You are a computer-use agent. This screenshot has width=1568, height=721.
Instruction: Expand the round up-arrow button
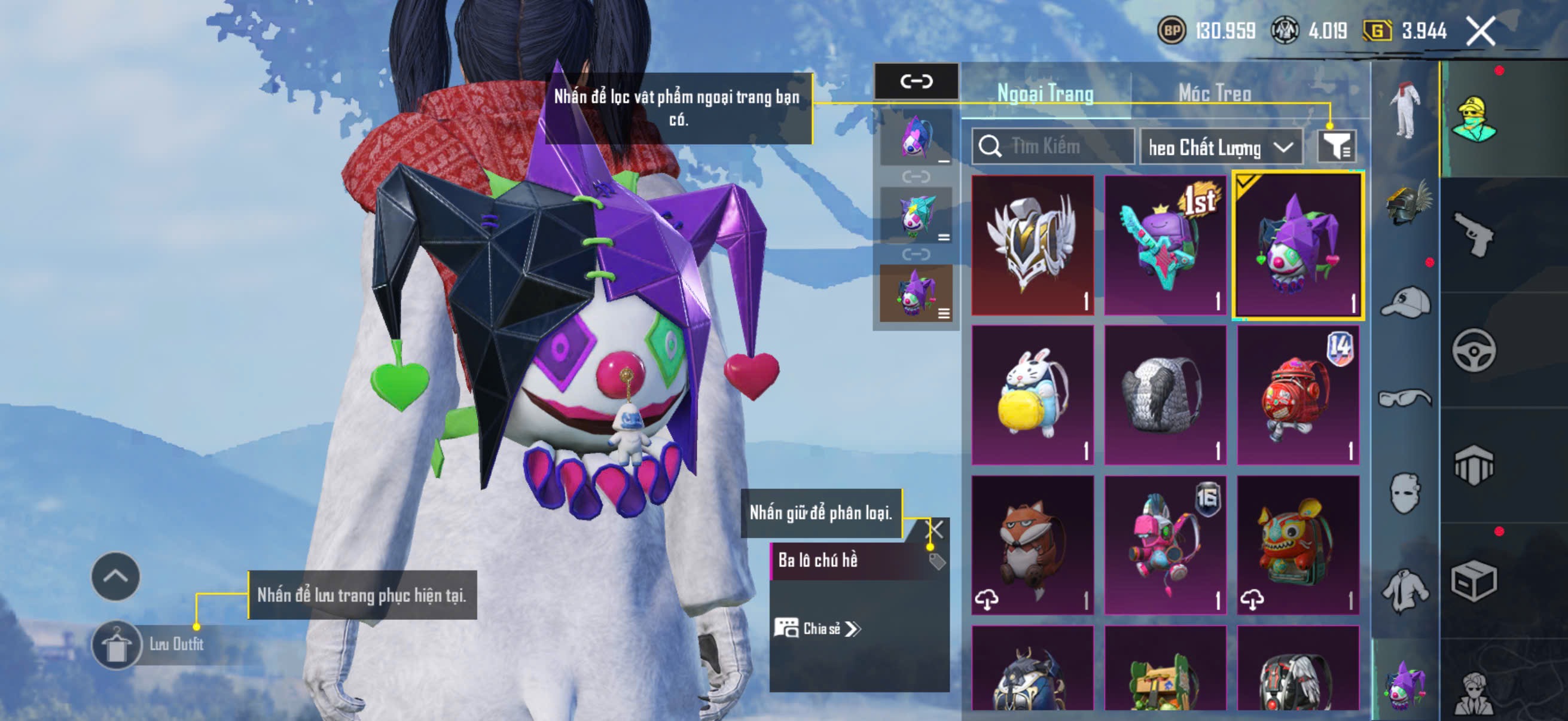(x=115, y=576)
